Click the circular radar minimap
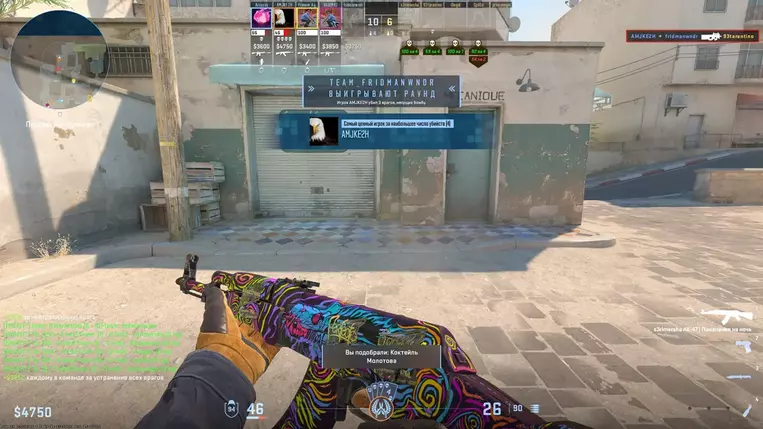This screenshot has height=429, width=763. [x=60, y=59]
